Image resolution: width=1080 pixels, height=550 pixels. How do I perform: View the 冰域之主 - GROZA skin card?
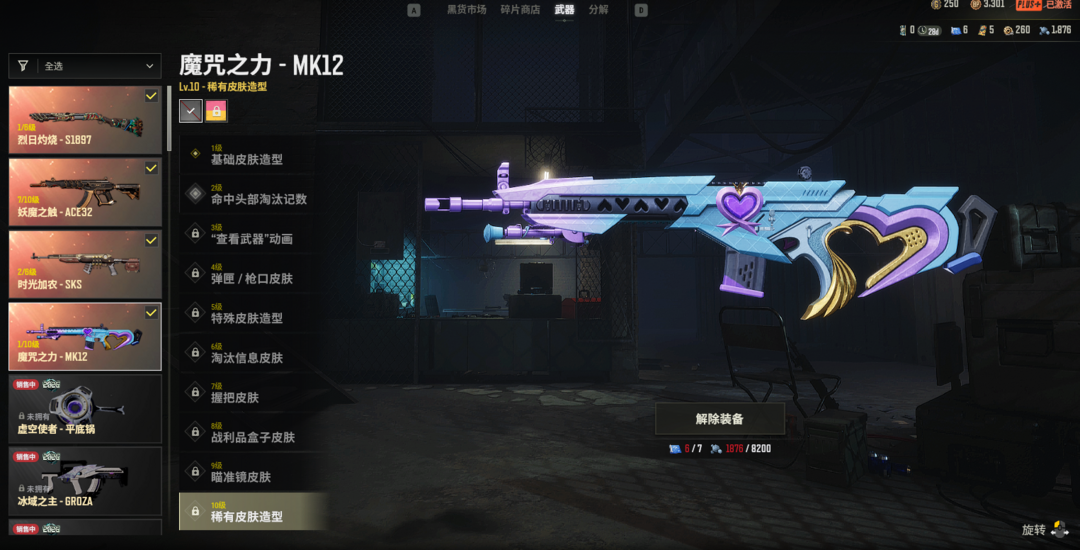click(x=85, y=479)
